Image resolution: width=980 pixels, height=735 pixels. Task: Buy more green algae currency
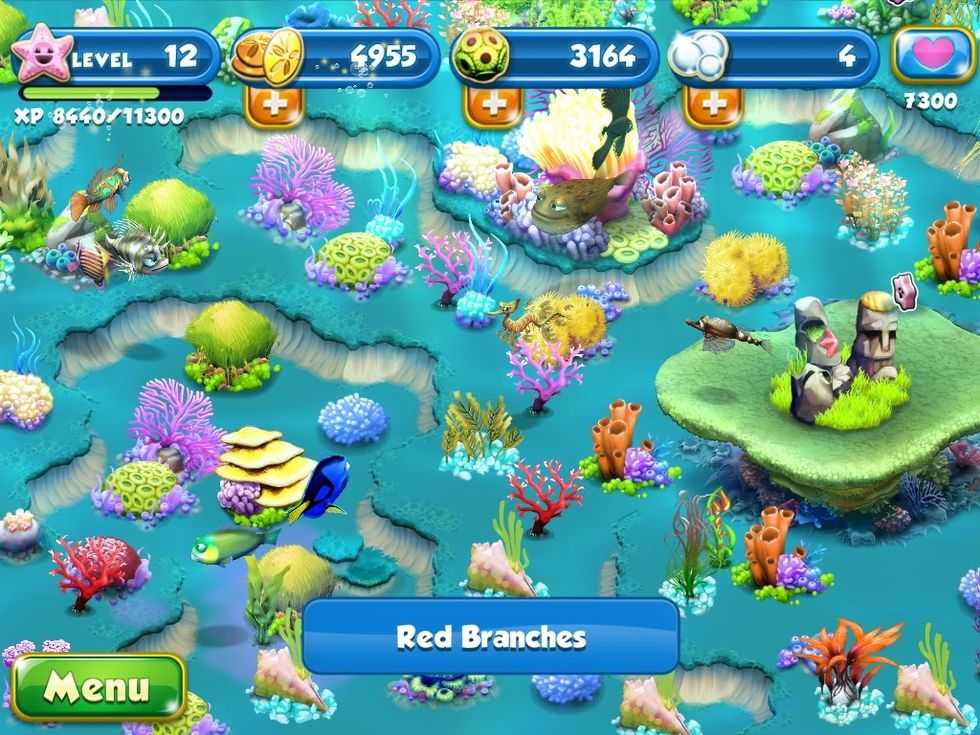pyautogui.click(x=492, y=104)
